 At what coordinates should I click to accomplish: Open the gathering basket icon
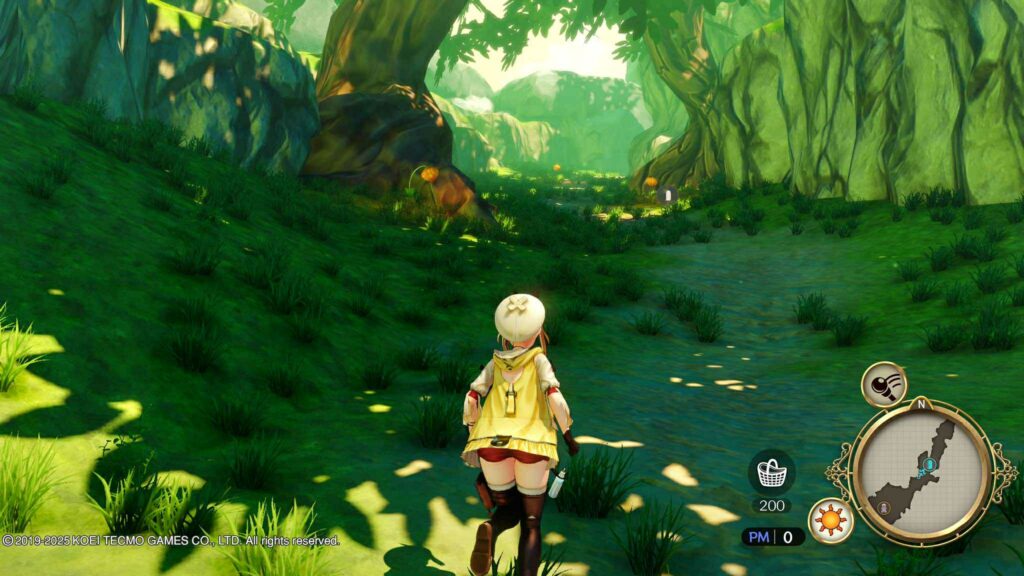point(771,471)
